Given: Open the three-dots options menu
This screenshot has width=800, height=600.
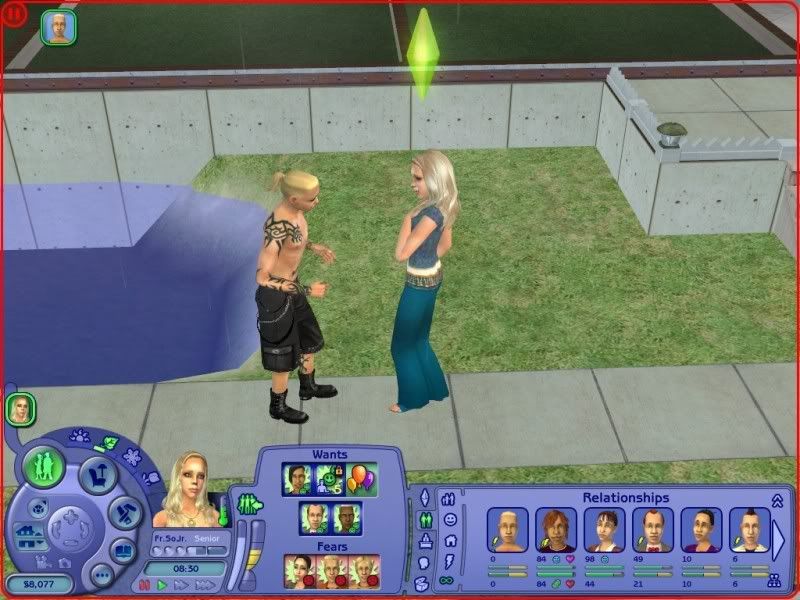Looking at the screenshot, I should pyautogui.click(x=101, y=575).
